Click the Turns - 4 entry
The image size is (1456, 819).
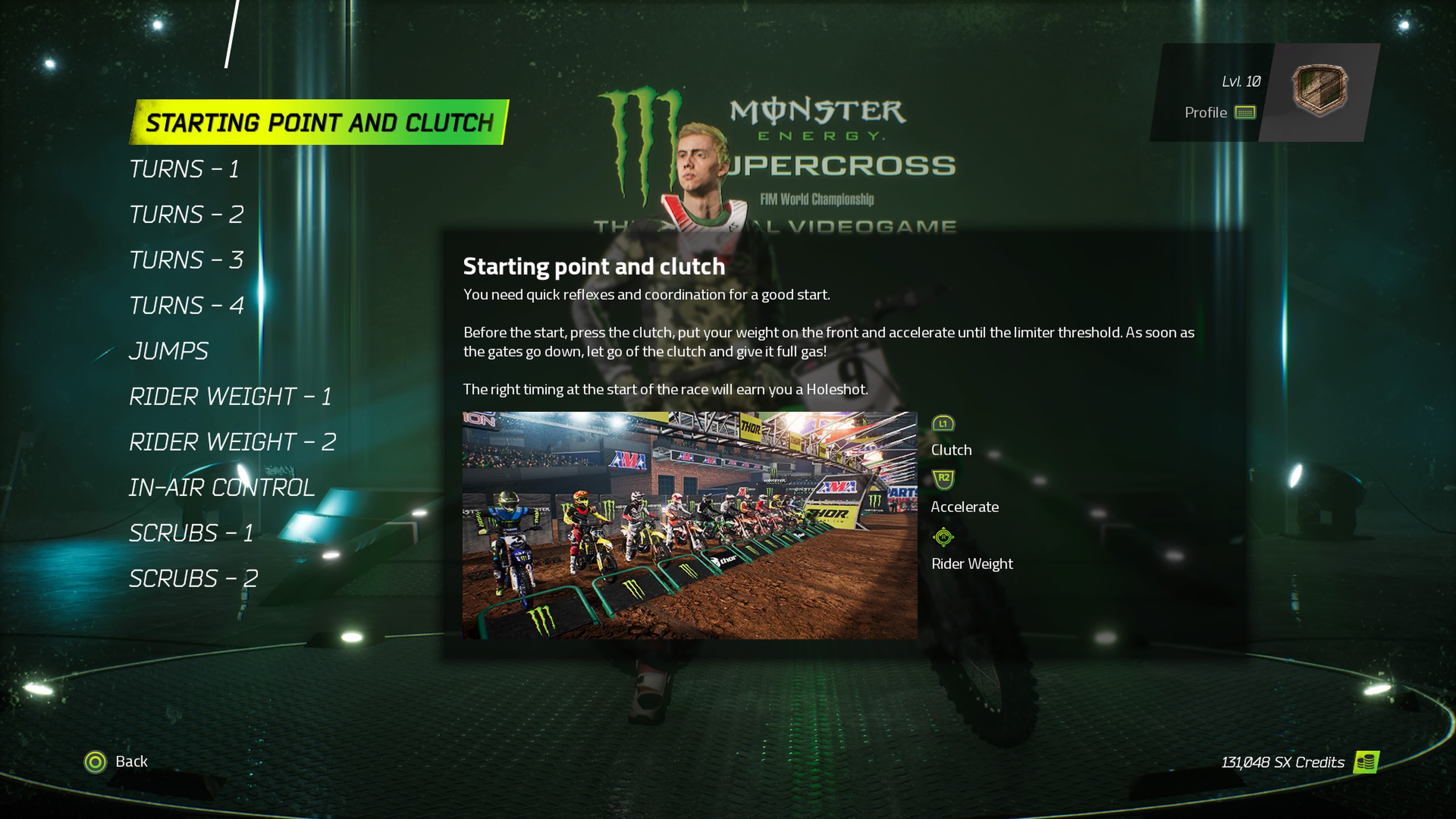187,305
